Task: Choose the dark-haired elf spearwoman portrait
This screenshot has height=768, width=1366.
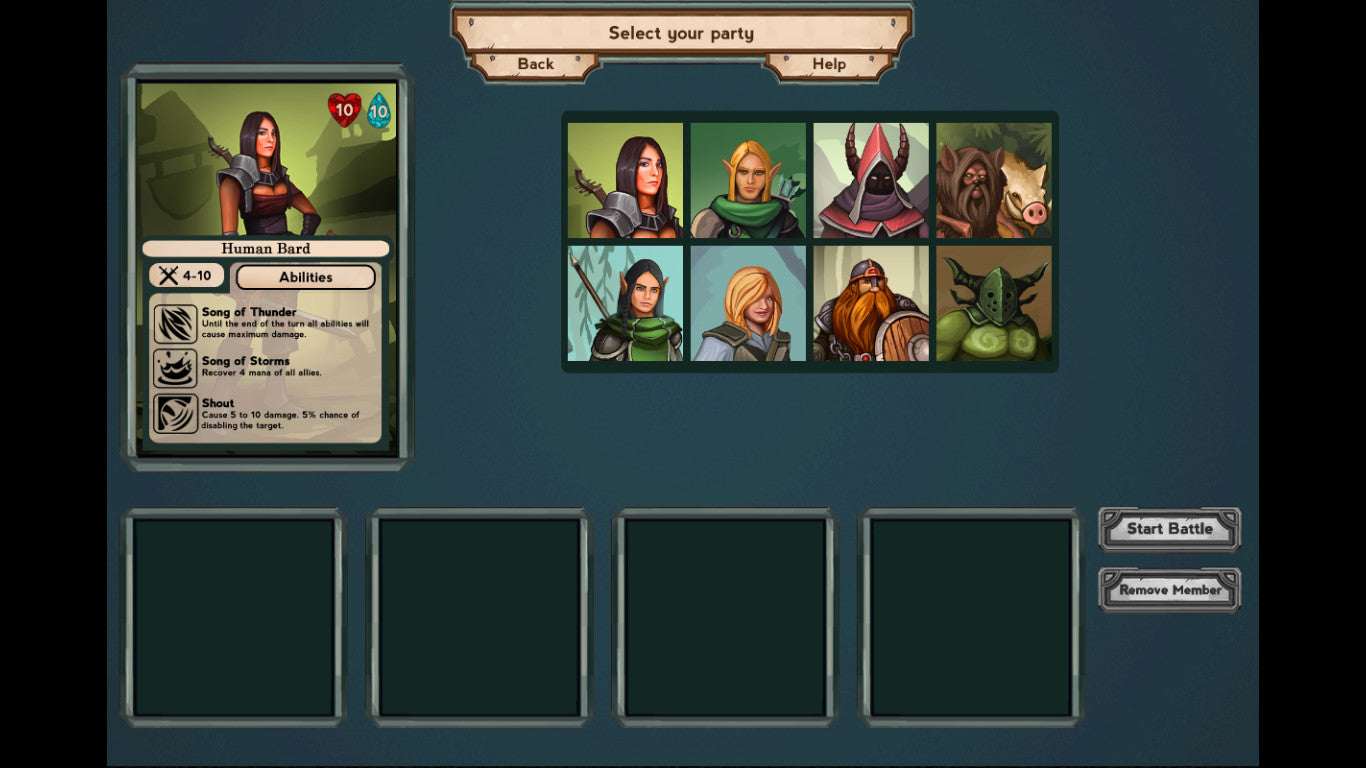Action: point(624,303)
